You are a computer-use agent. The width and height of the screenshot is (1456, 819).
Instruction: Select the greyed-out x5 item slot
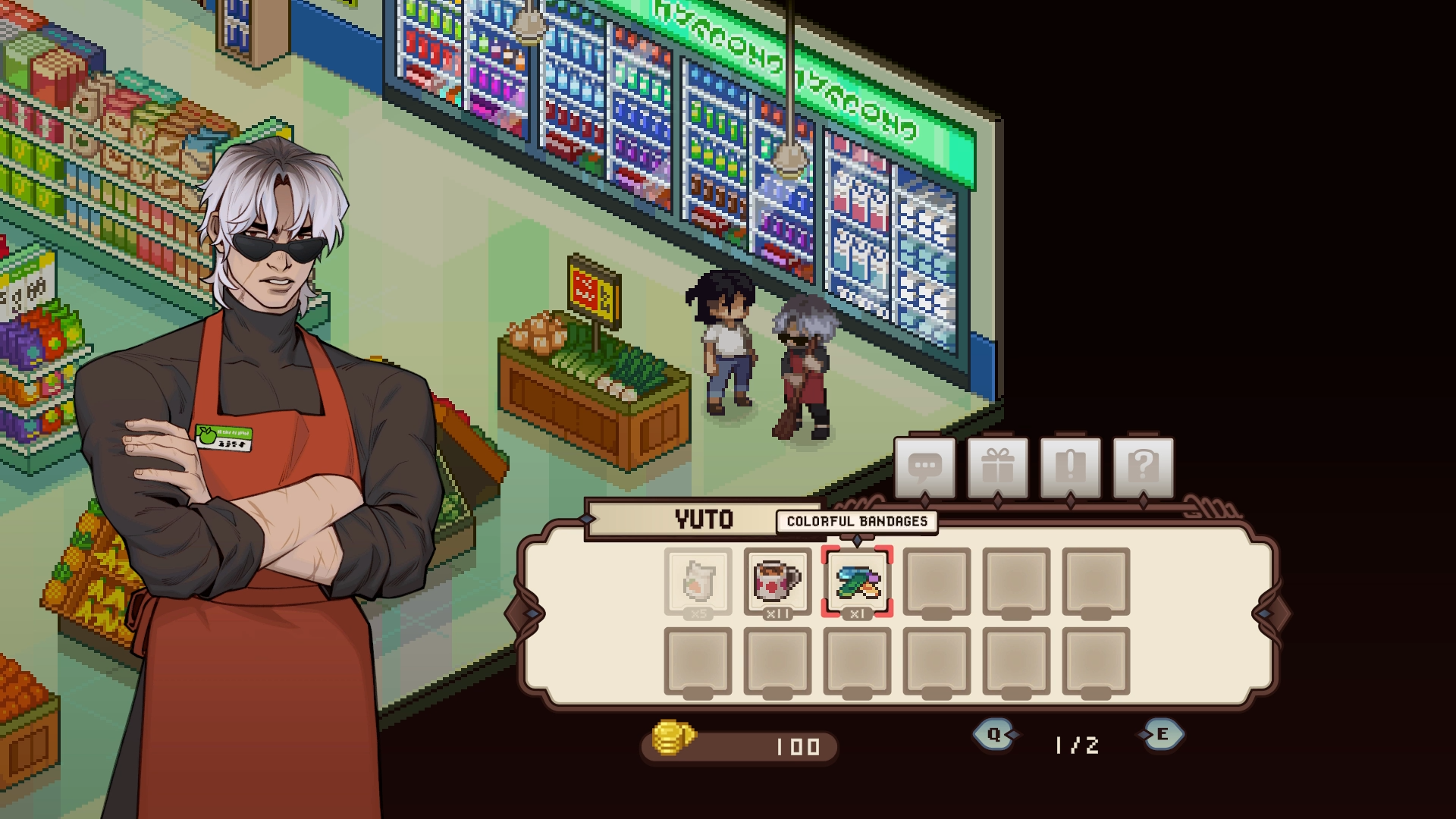(x=698, y=581)
